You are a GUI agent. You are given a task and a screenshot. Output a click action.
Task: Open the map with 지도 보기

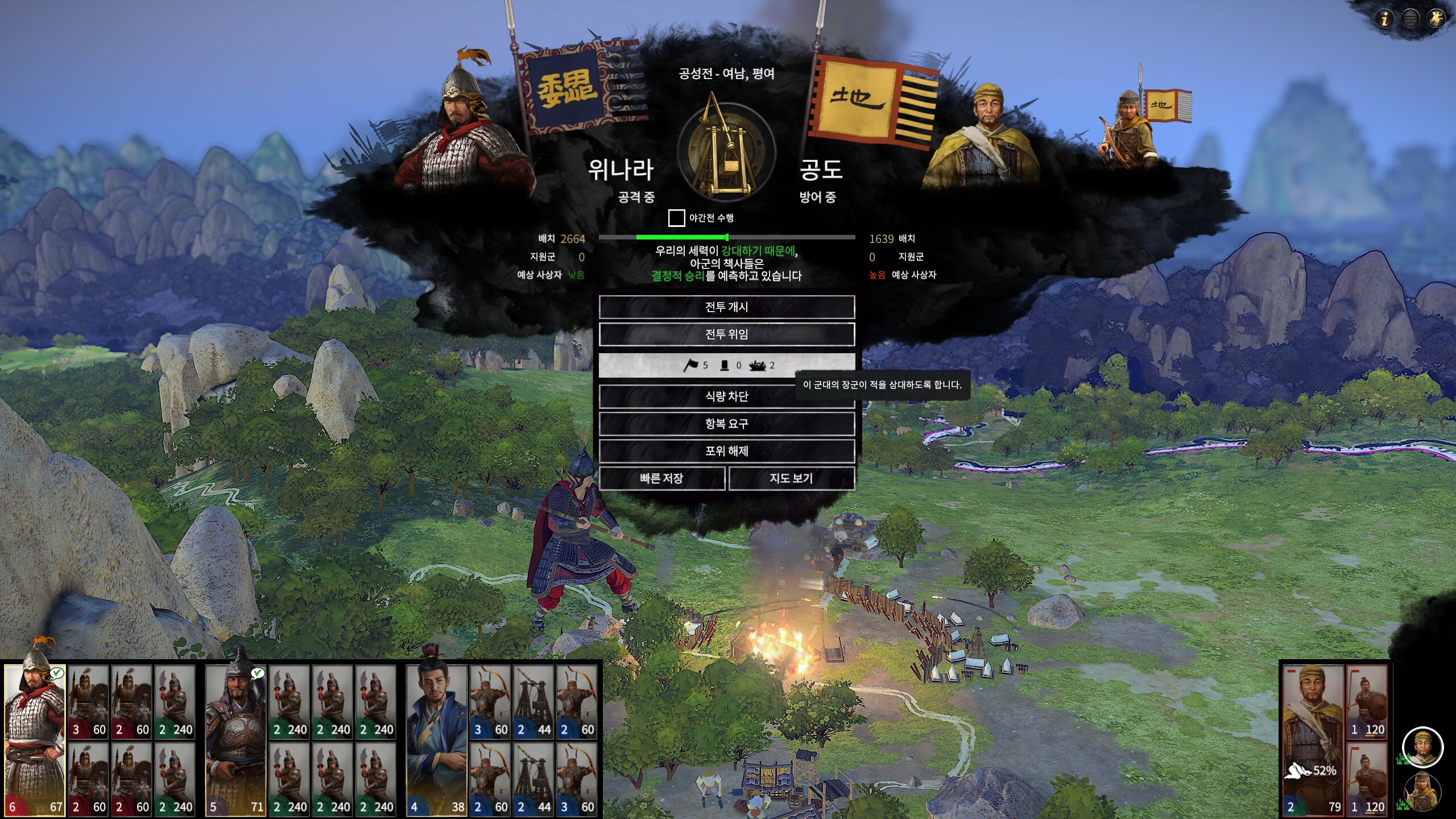[x=791, y=478]
